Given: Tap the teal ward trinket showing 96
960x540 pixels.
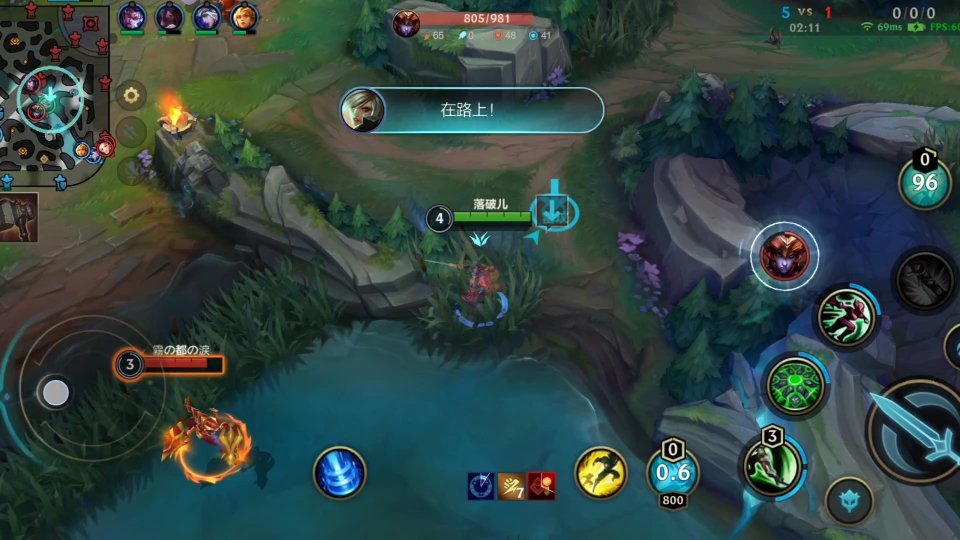Looking at the screenshot, I should click(x=924, y=183).
